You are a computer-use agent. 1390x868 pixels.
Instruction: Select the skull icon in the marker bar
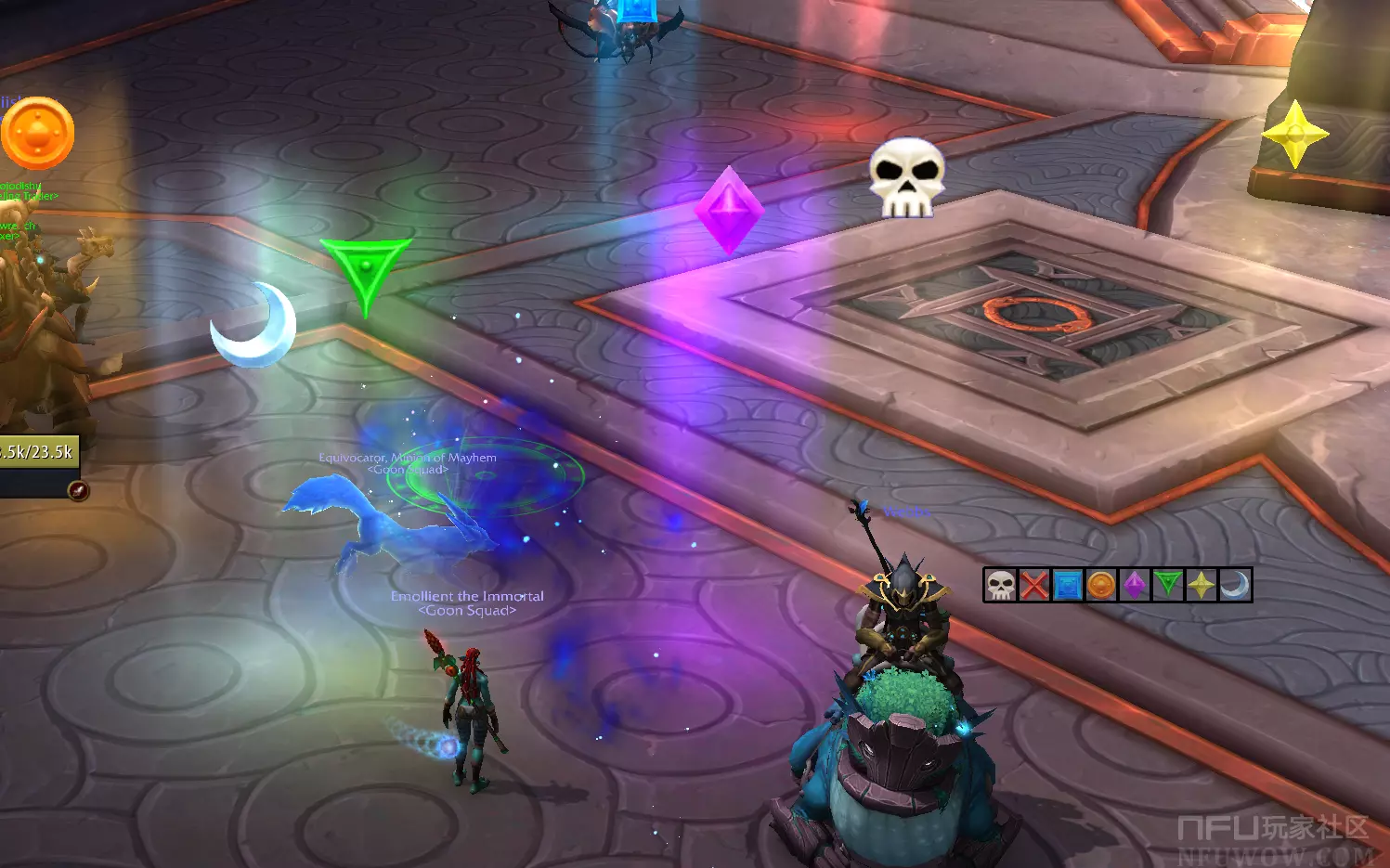(x=1000, y=586)
